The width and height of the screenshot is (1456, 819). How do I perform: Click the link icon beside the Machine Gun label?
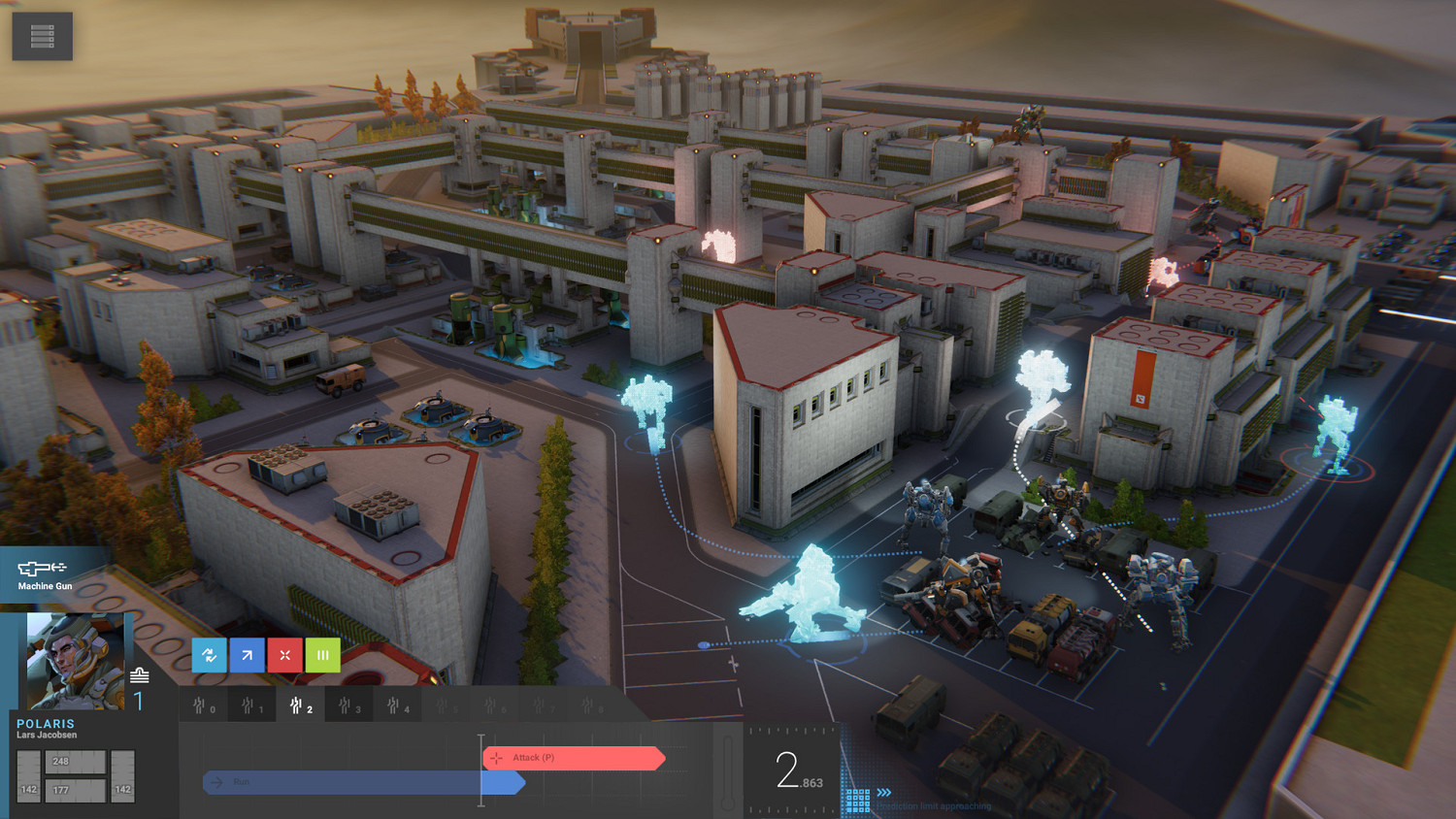[59, 567]
